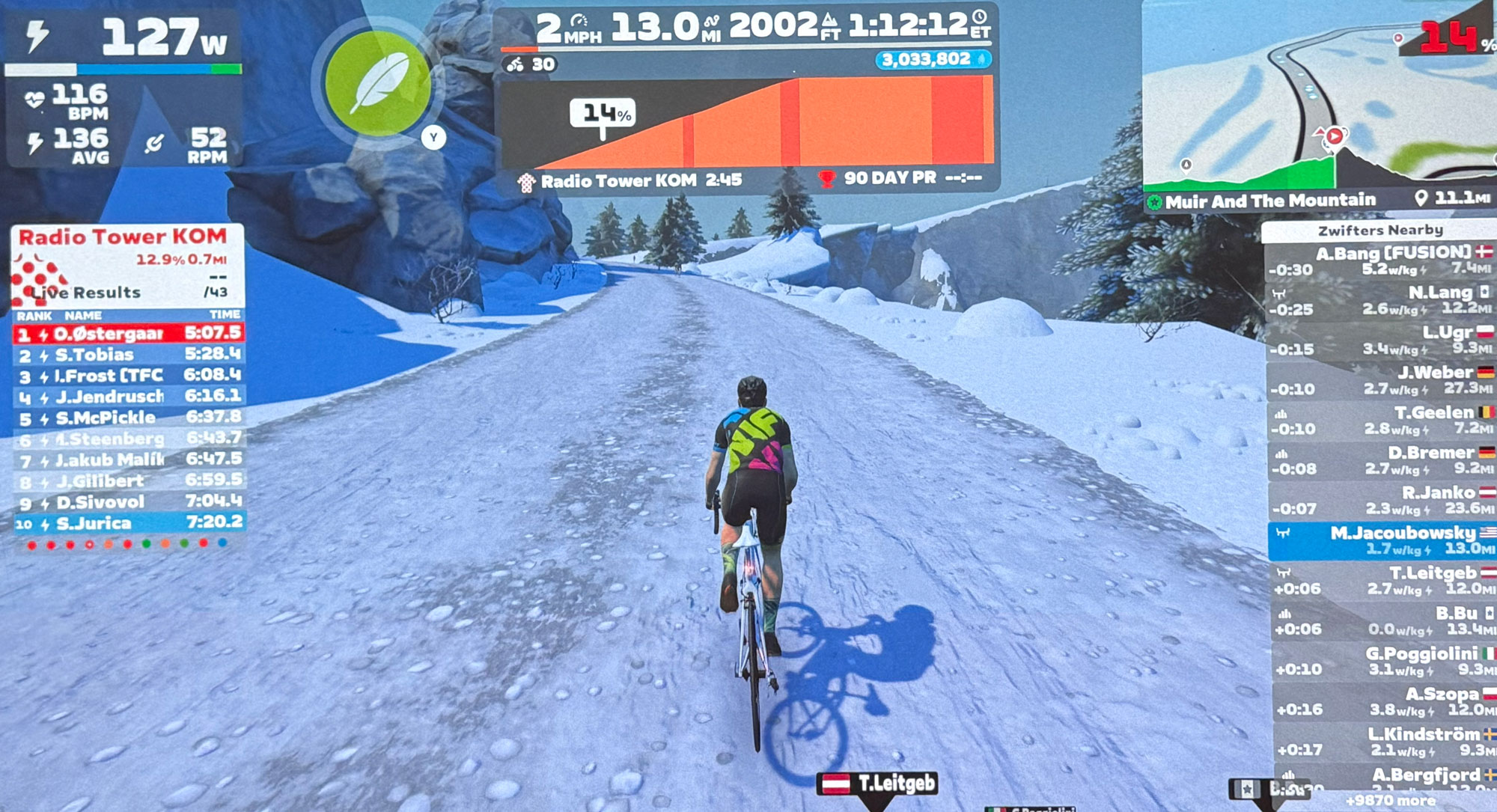The height and width of the screenshot is (812, 1497).
Task: Click S.Tobias on KOM leaderboard
Action: pos(129,355)
